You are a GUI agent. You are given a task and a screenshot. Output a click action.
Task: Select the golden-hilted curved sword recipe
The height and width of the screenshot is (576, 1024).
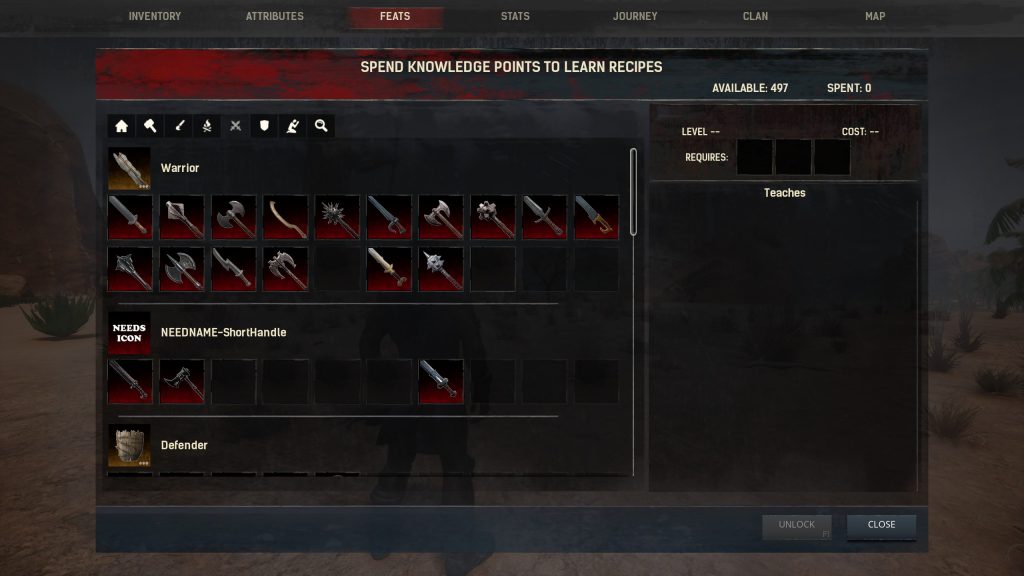(x=596, y=217)
